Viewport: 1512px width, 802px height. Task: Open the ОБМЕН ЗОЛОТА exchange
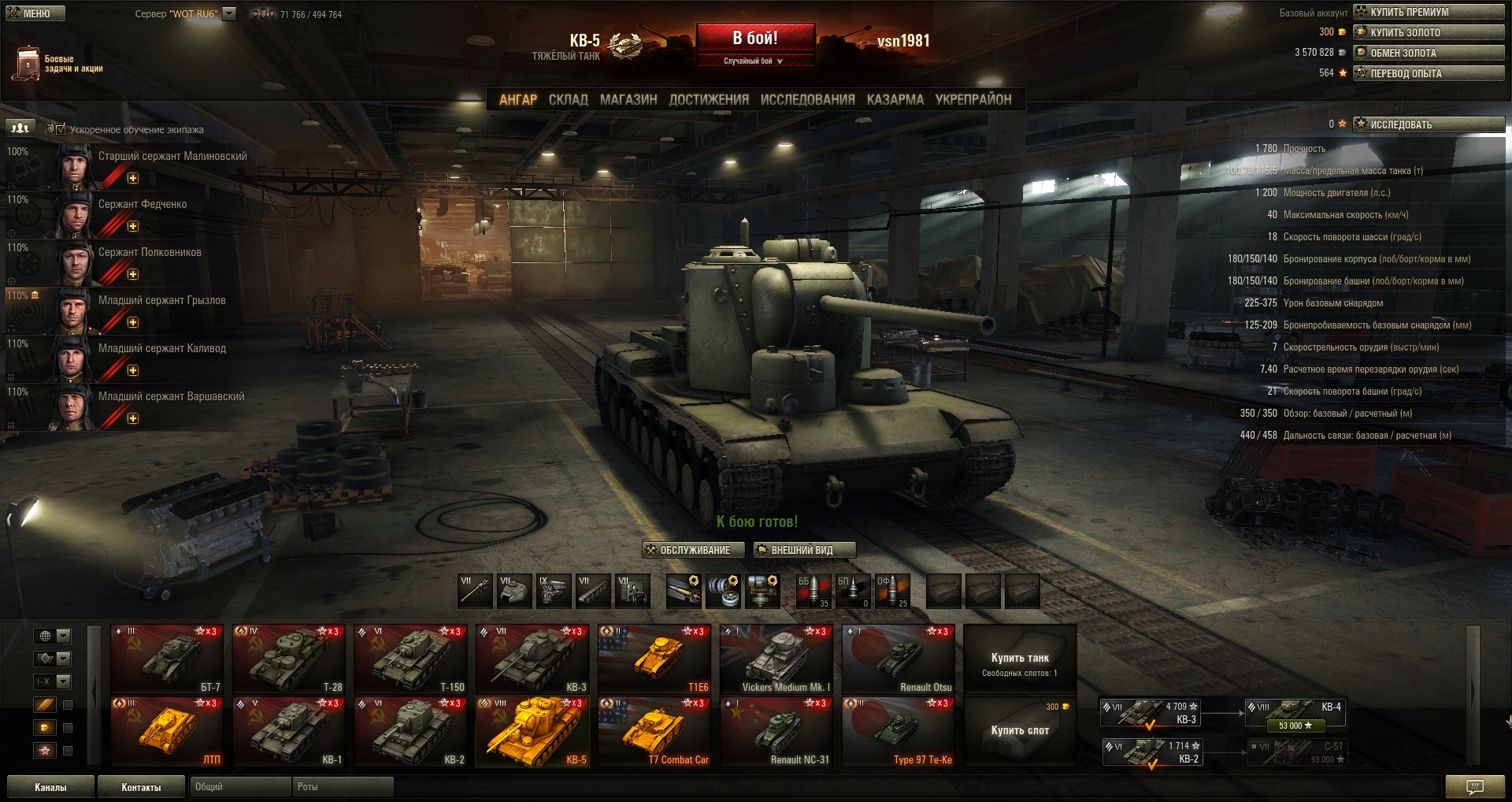1429,53
